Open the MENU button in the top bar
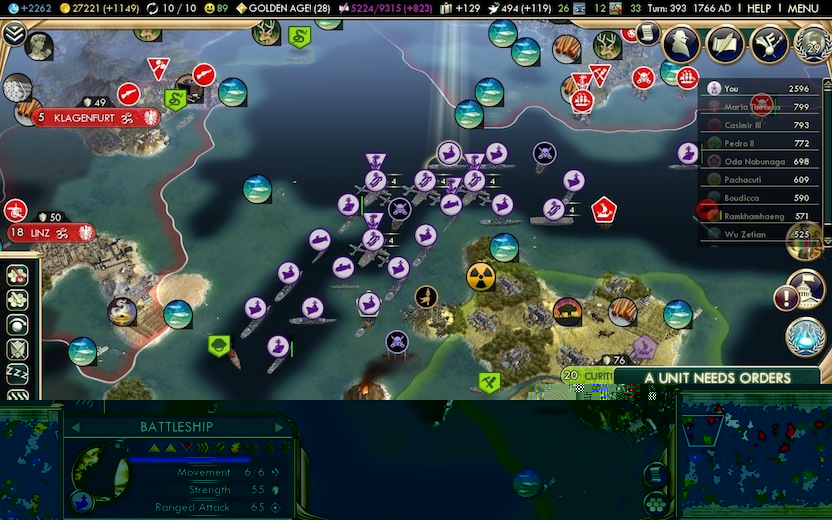832x520 pixels. tap(803, 8)
